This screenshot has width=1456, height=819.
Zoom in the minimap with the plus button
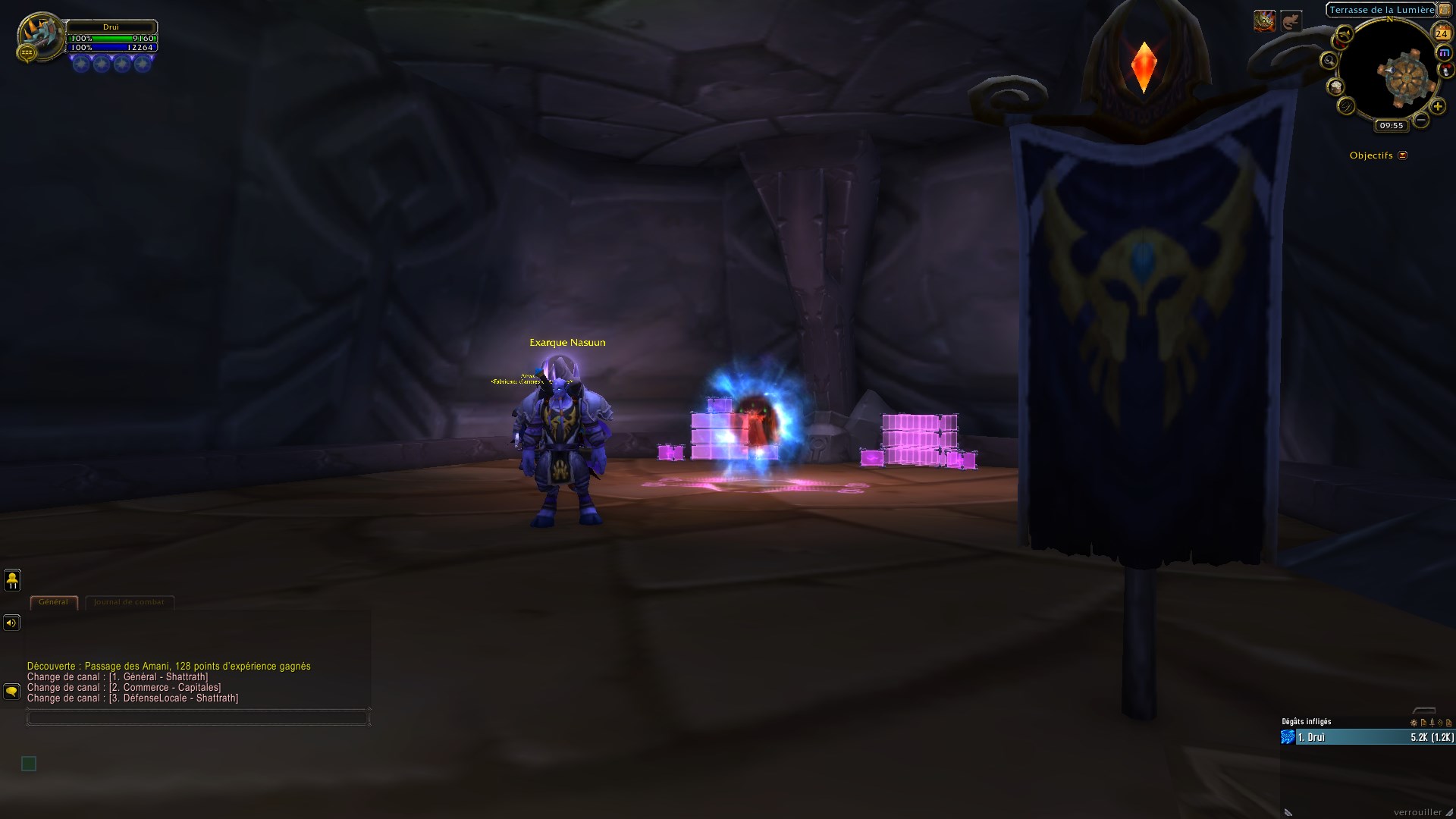(1437, 106)
